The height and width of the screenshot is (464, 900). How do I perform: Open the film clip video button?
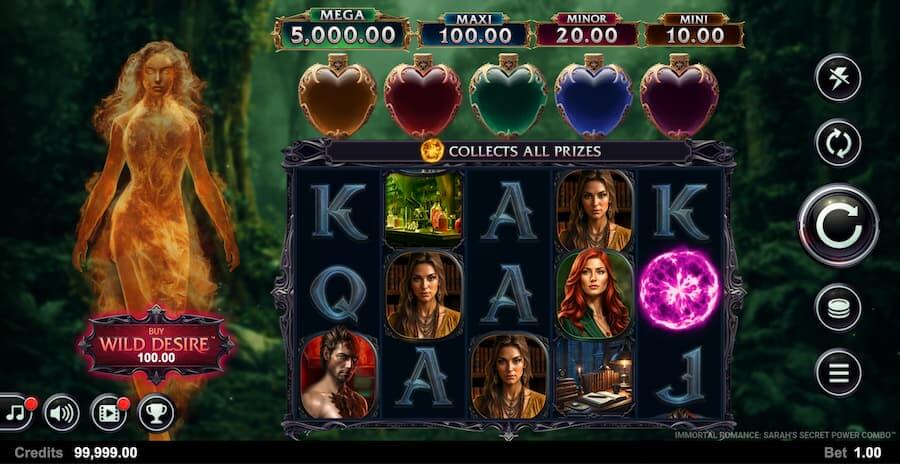tap(108, 412)
